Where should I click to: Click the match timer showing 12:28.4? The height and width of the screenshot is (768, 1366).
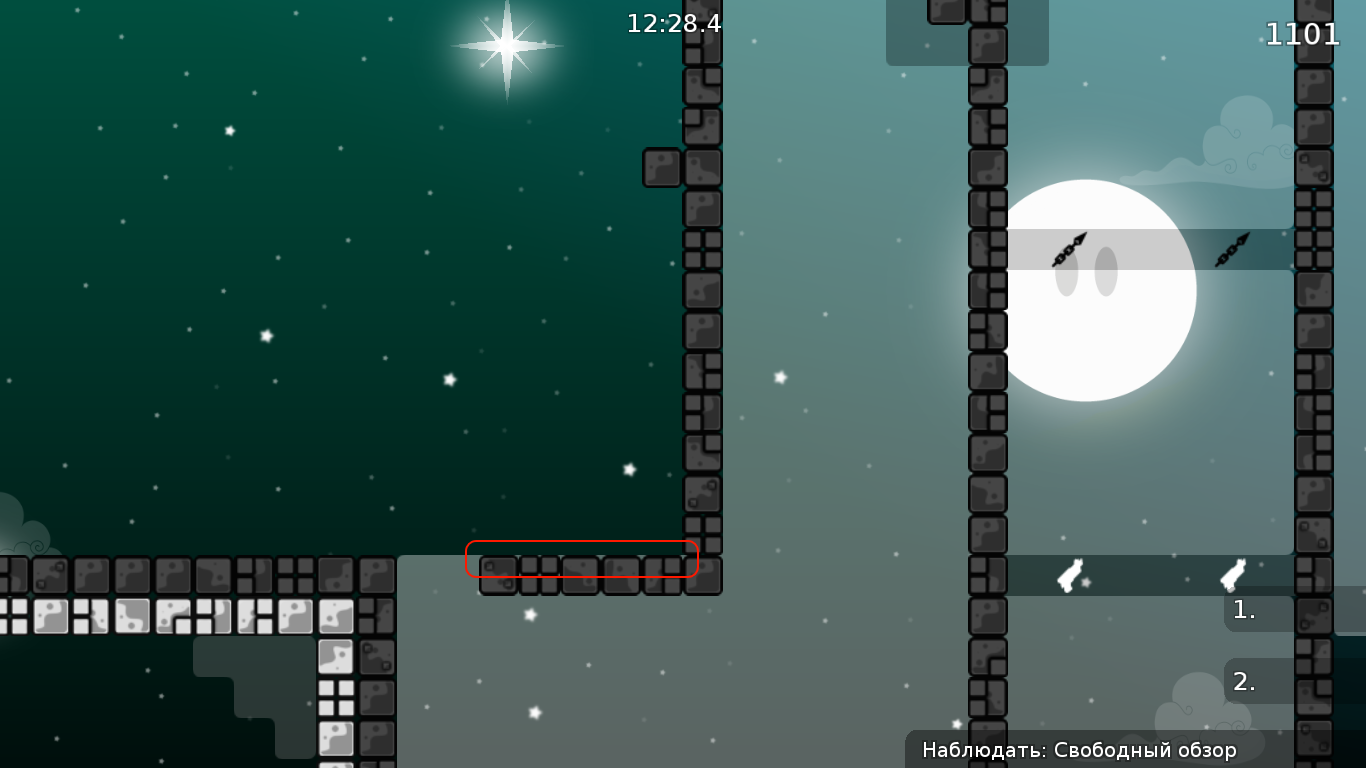[671, 25]
